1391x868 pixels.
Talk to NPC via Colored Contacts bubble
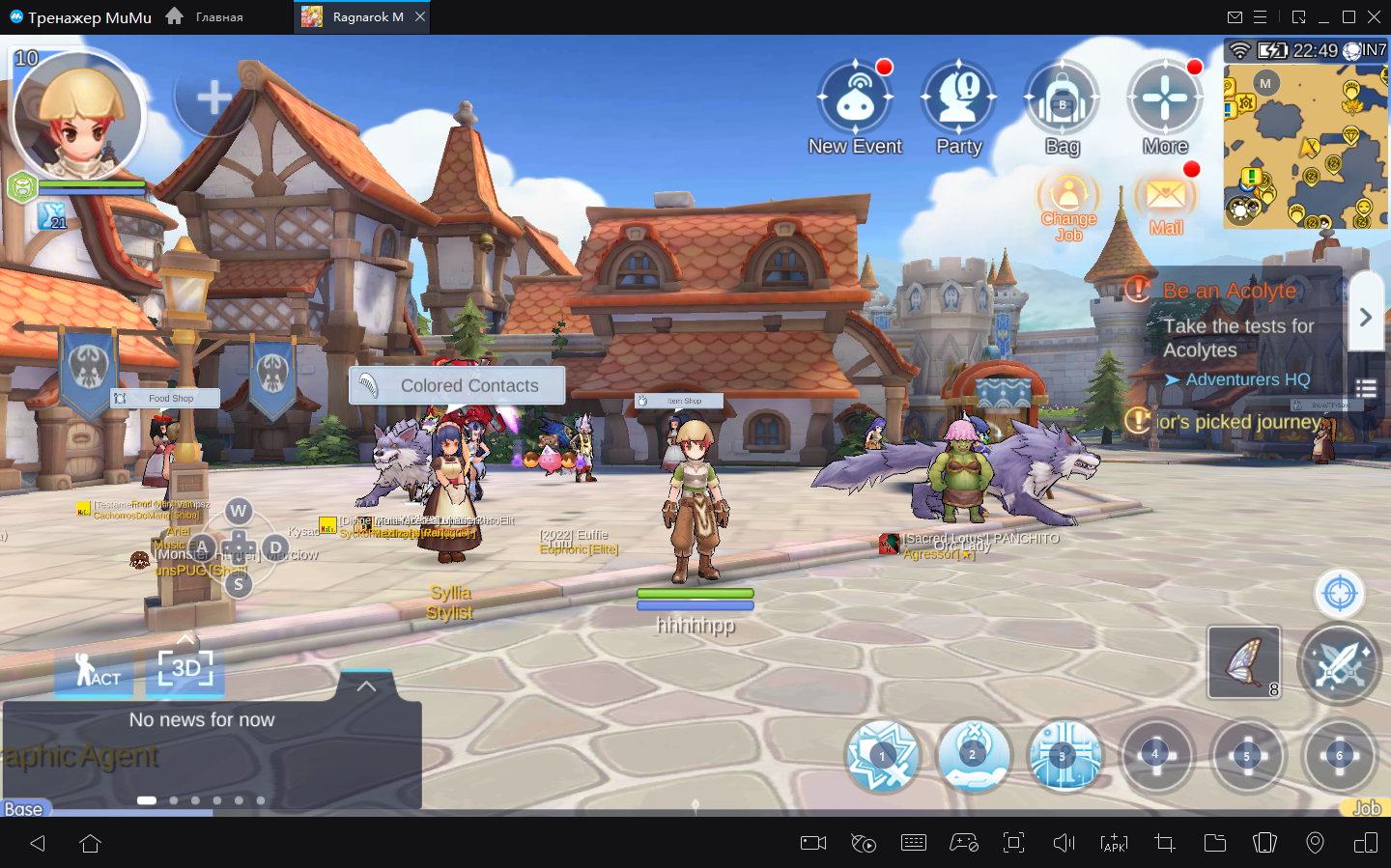457,385
